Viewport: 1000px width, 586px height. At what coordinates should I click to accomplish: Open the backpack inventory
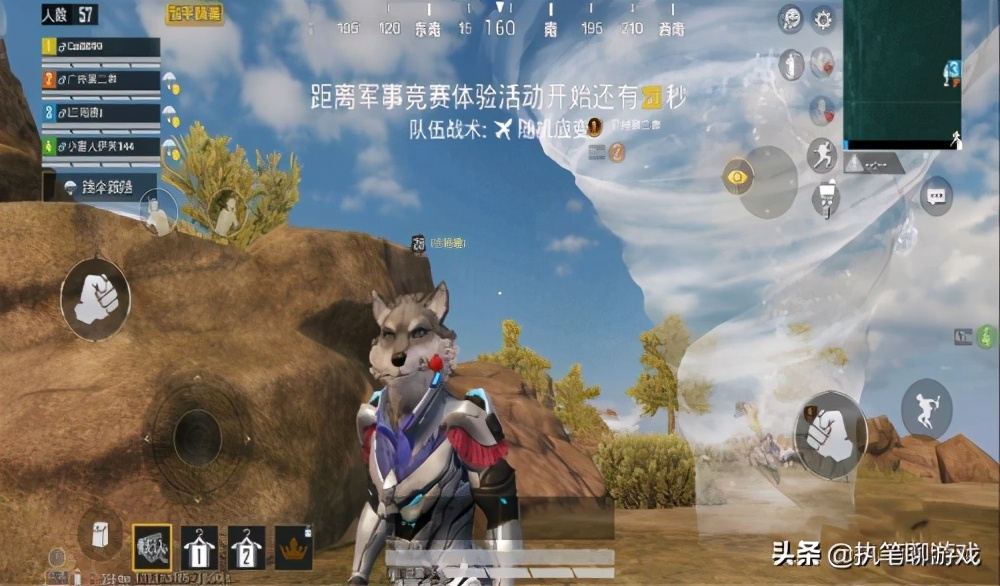point(99,535)
